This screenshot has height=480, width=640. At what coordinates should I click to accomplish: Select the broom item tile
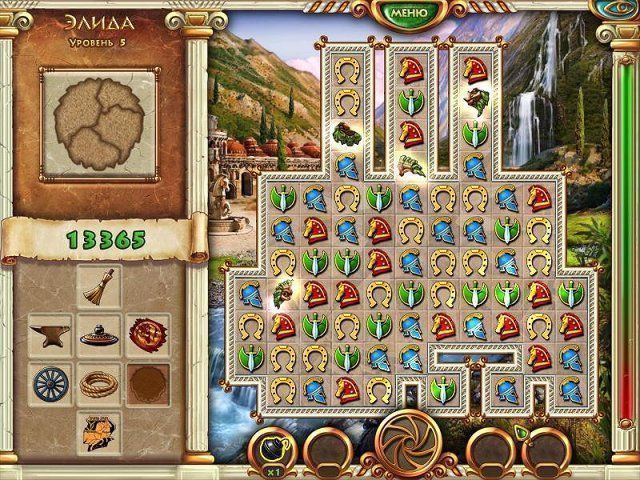coord(98,289)
